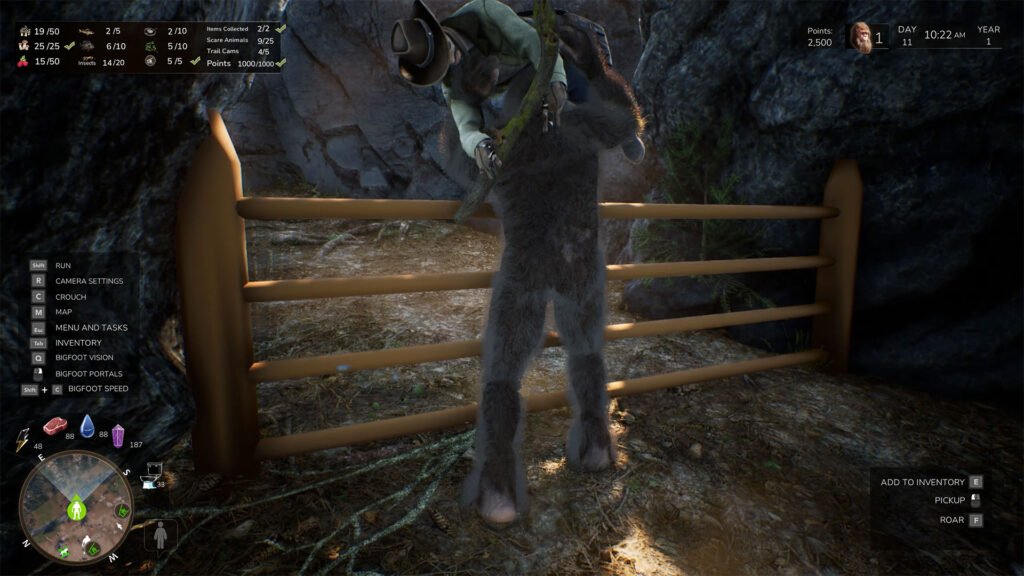The height and width of the screenshot is (576, 1024).
Task: Click the red cherries task icon
Action: 24,62
